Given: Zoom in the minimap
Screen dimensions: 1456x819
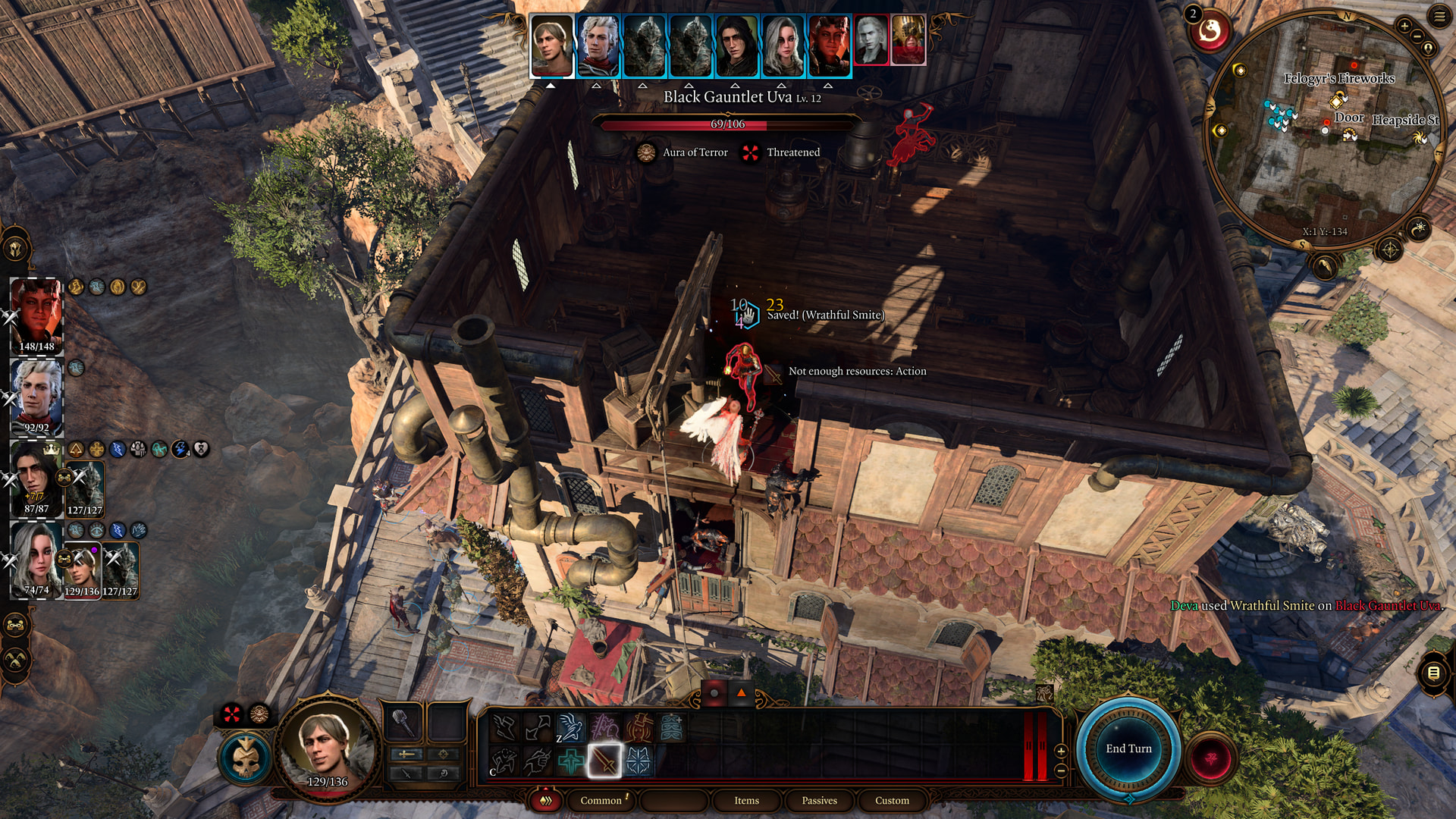Looking at the screenshot, I should click(1404, 26).
